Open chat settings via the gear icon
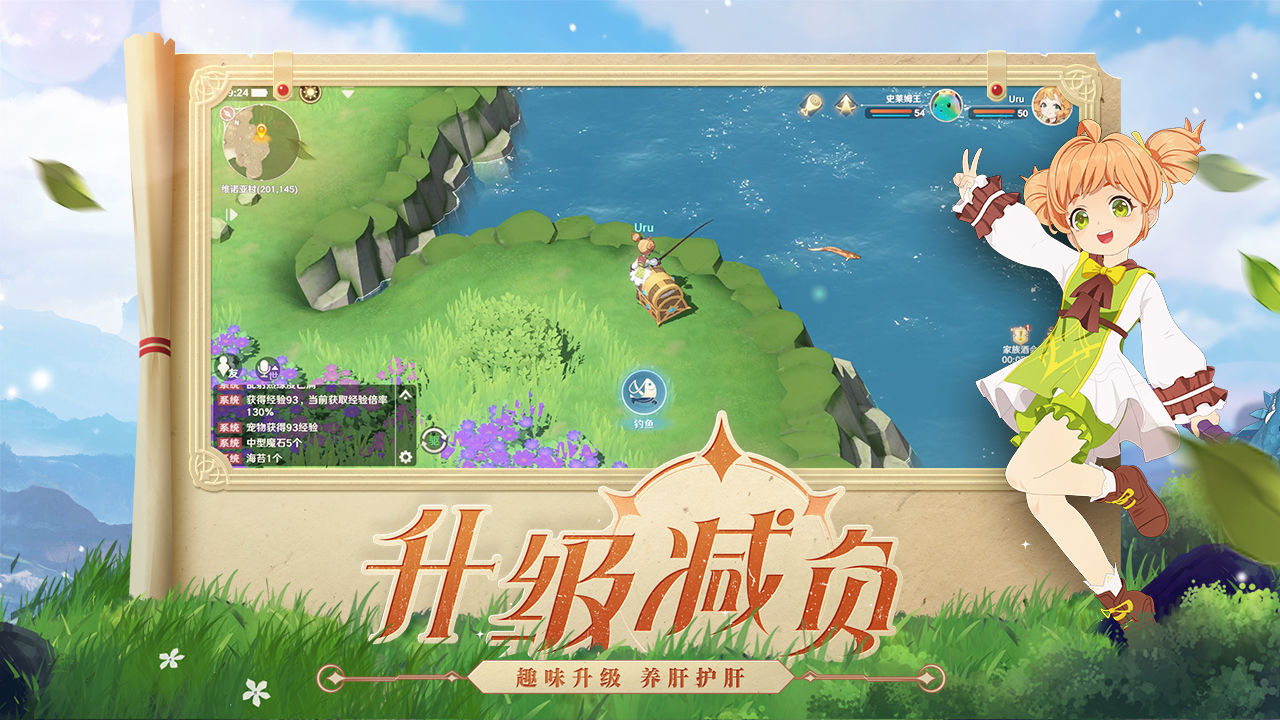This screenshot has height=720, width=1280. click(406, 456)
